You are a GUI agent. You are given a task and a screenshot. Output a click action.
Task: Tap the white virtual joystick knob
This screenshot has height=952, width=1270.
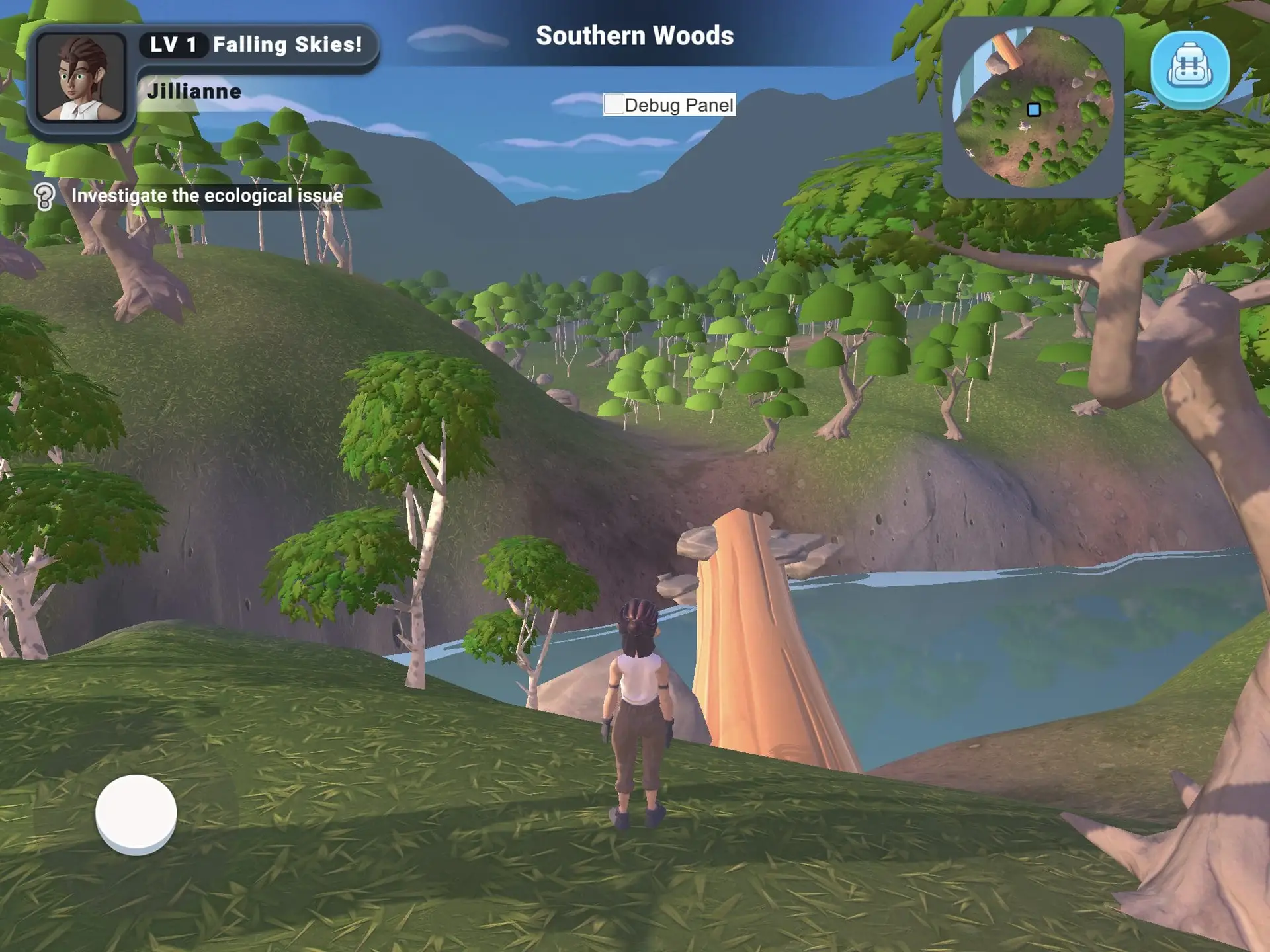coord(136,814)
